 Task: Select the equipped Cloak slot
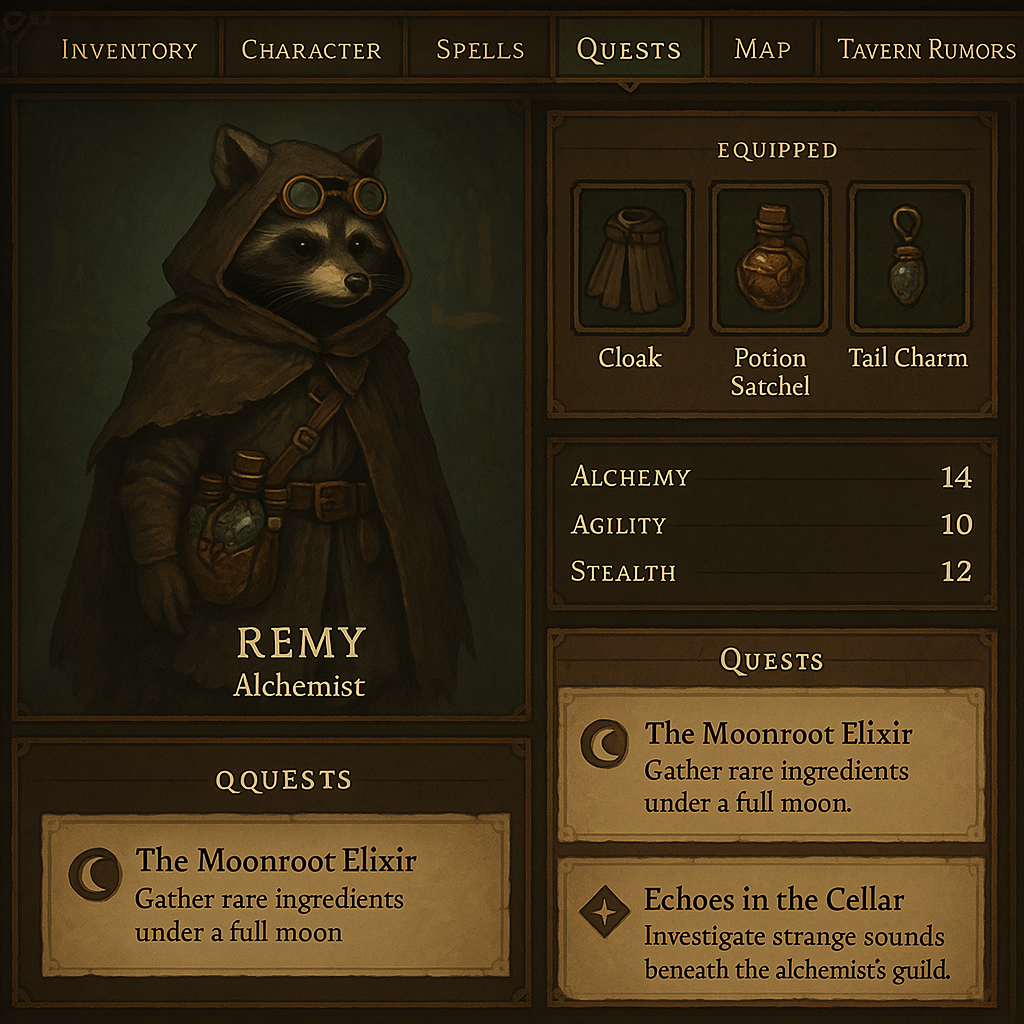[631, 259]
